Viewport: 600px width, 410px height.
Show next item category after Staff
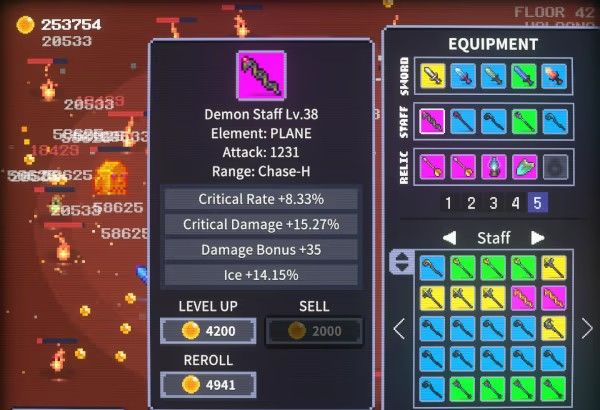pyautogui.click(x=537, y=237)
